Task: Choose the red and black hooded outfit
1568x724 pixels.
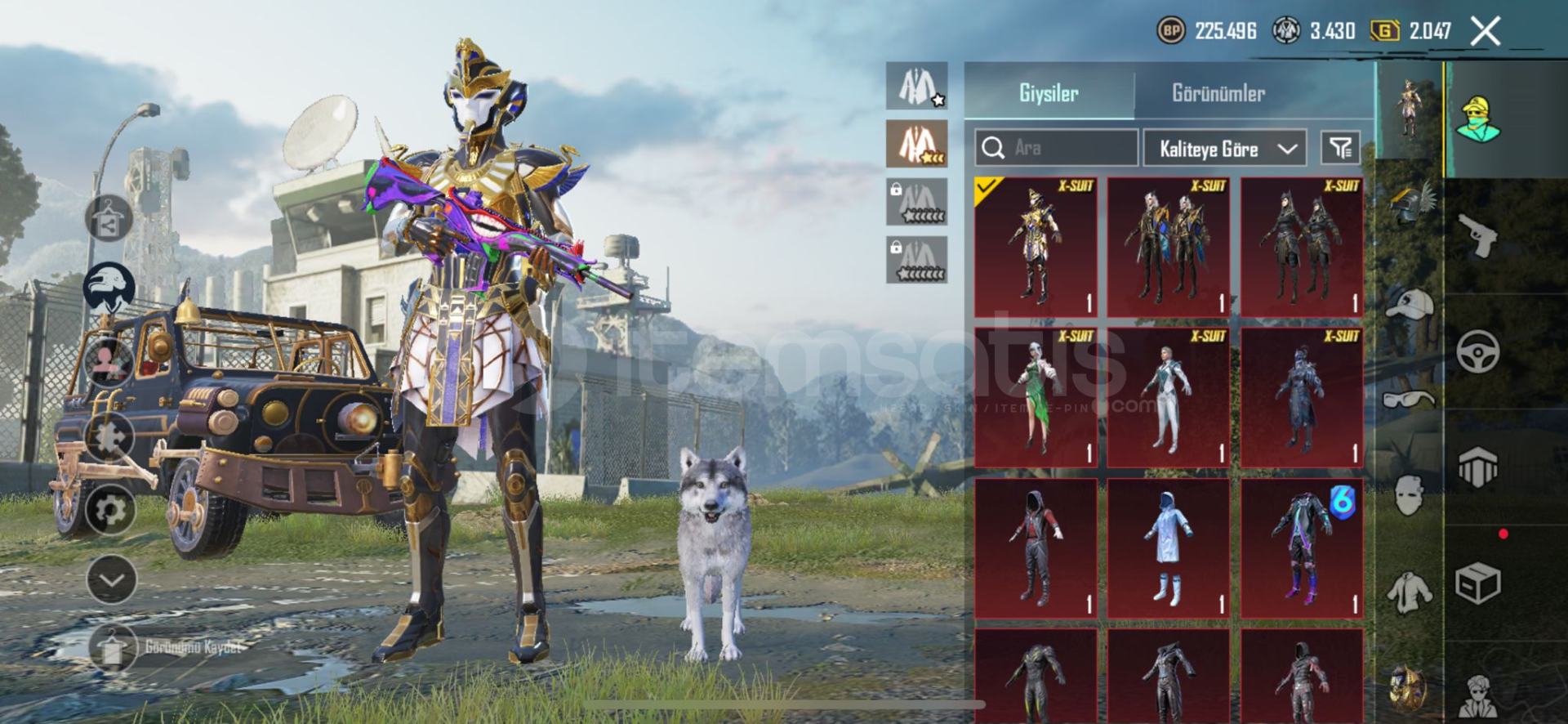Action: pos(1036,548)
